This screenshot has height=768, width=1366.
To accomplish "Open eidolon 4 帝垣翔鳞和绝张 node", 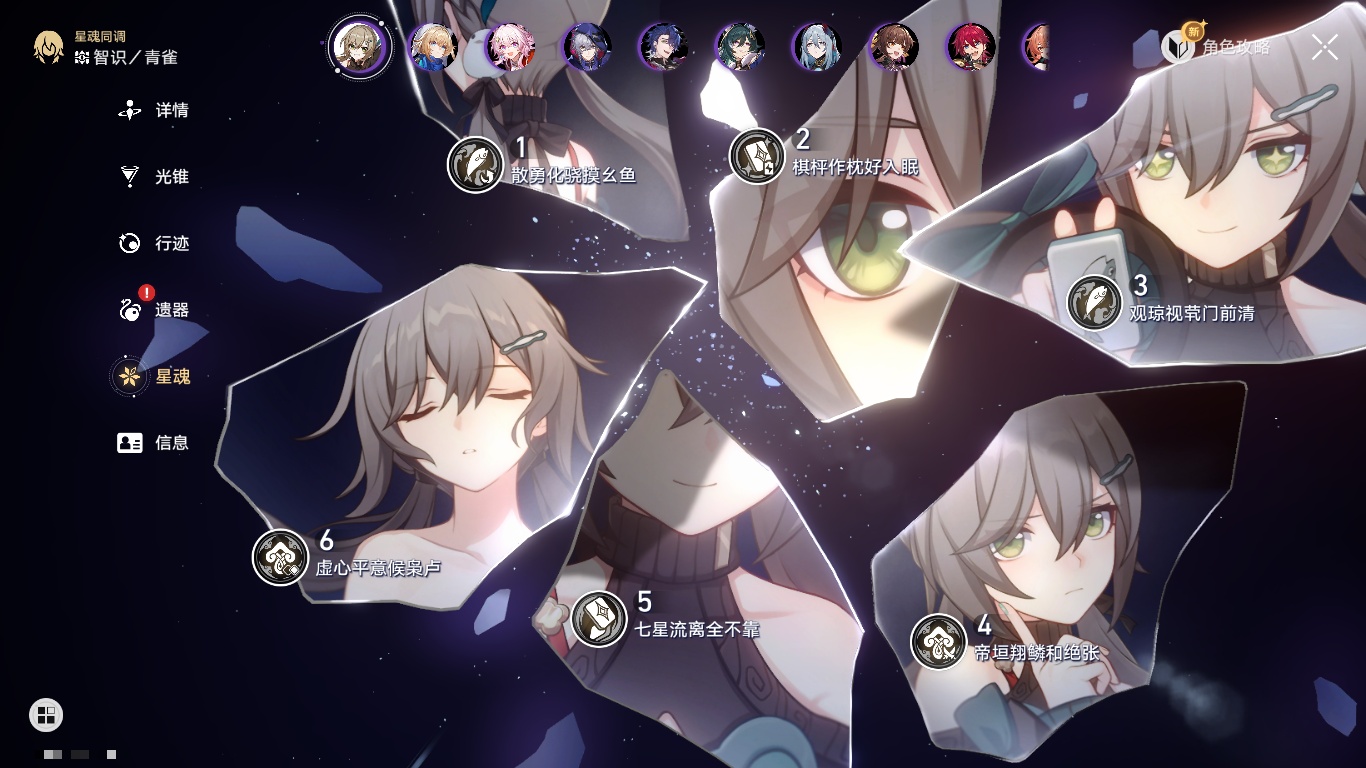I will (x=939, y=641).
